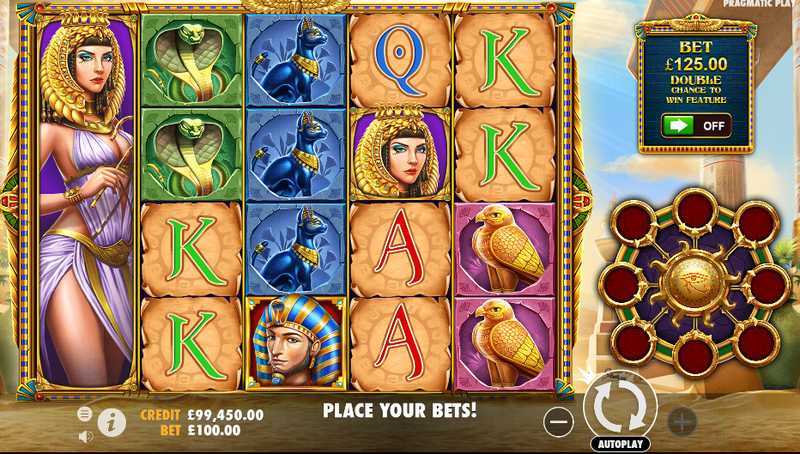This screenshot has width=800, height=454.
Task: Mute the game sound via speaker icon
Action: 85,435
